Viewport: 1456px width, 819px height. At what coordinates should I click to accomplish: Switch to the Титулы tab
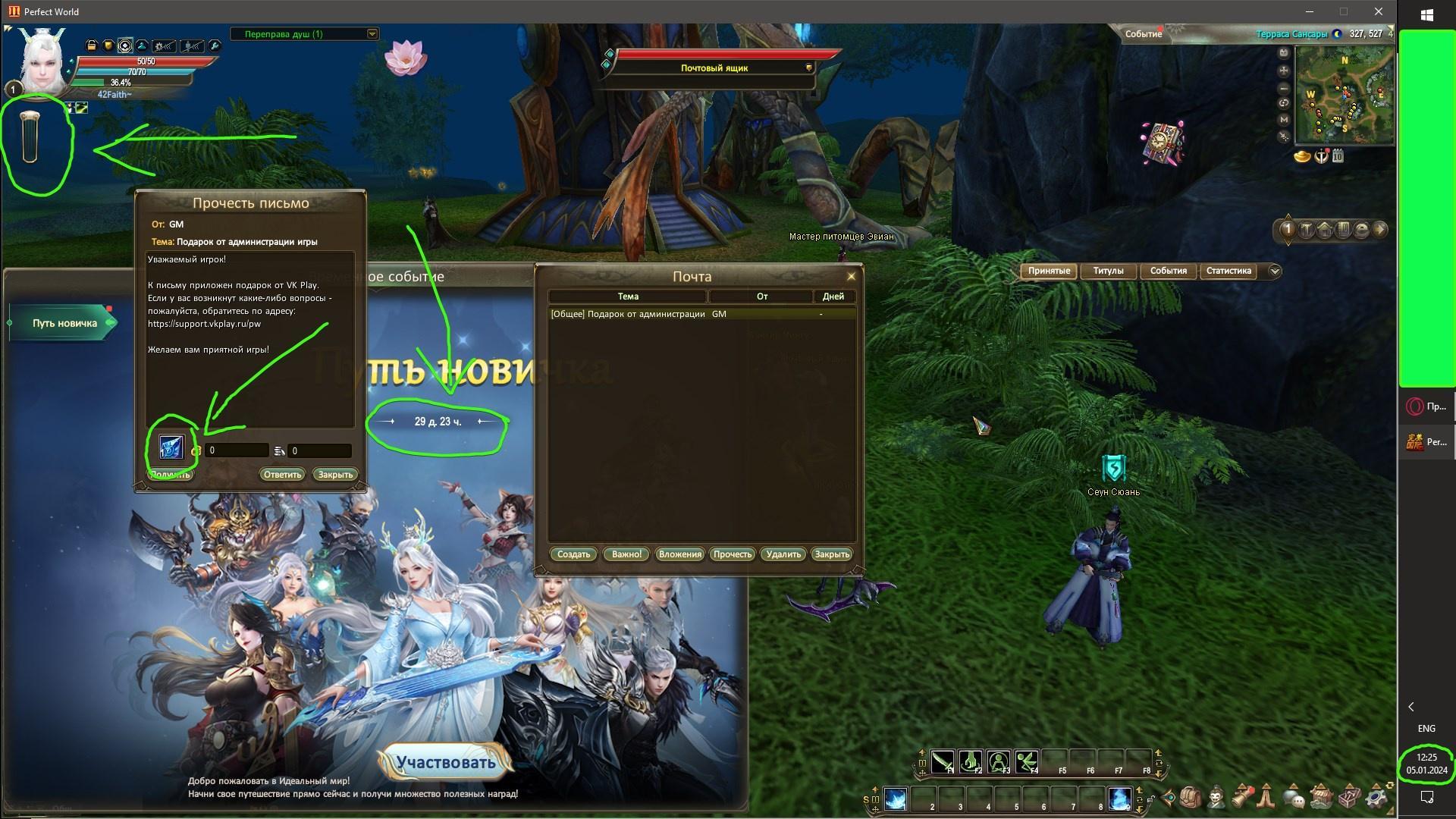point(1108,271)
